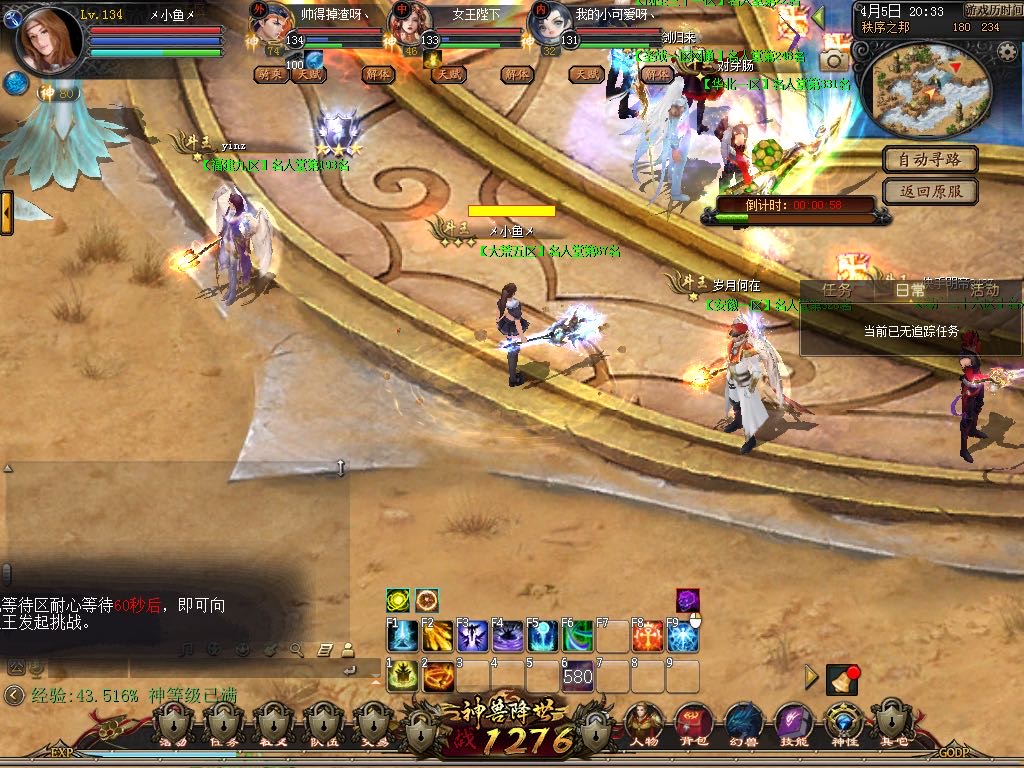Open settings via the gear beside the minimap
Image resolution: width=1024 pixels, height=768 pixels.
[1006, 52]
